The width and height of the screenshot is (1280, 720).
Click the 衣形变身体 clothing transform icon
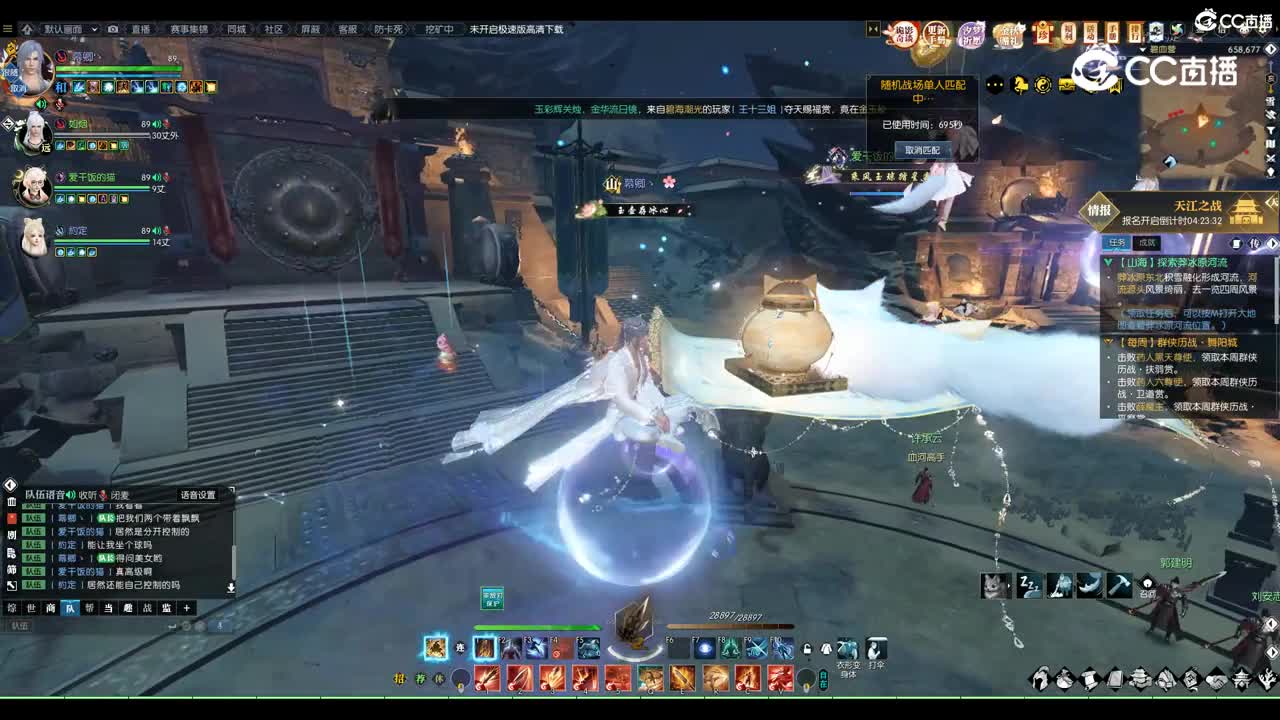pyautogui.click(x=847, y=649)
